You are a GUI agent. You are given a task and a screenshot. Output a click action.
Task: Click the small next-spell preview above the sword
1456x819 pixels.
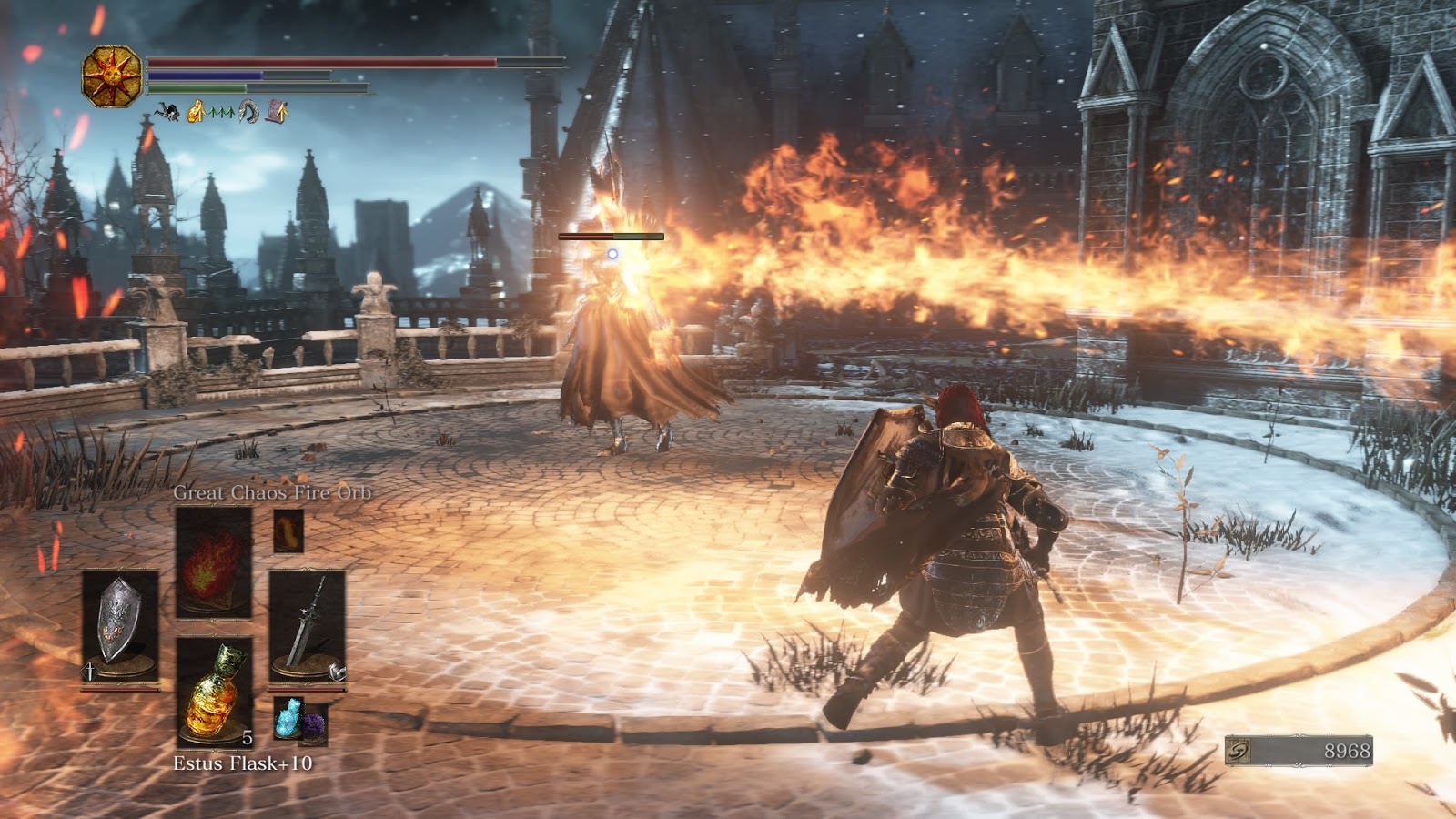point(288,530)
